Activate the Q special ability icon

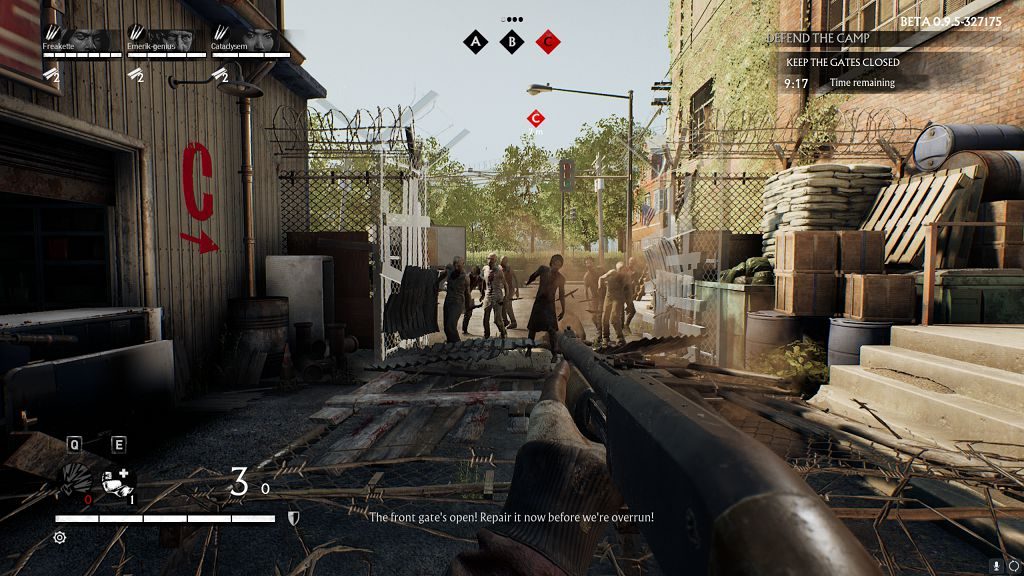76,478
